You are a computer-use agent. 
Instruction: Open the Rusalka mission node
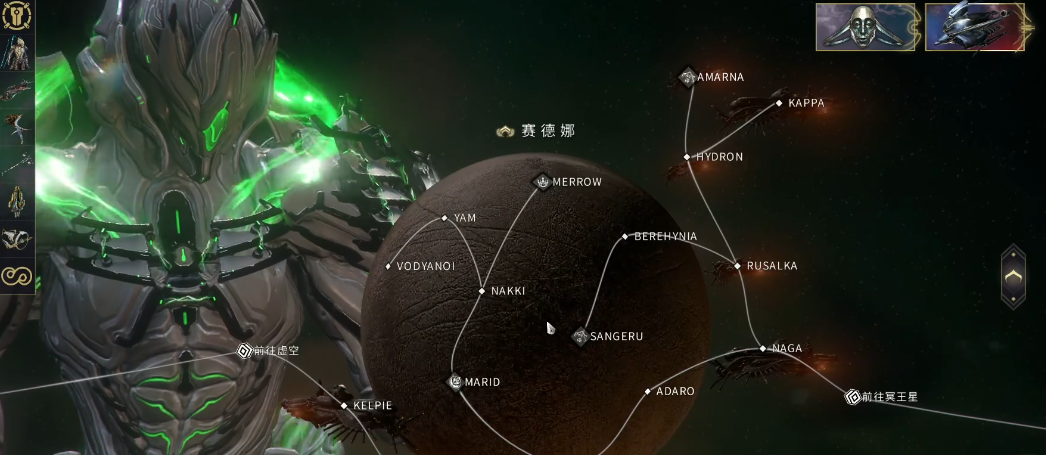738,266
